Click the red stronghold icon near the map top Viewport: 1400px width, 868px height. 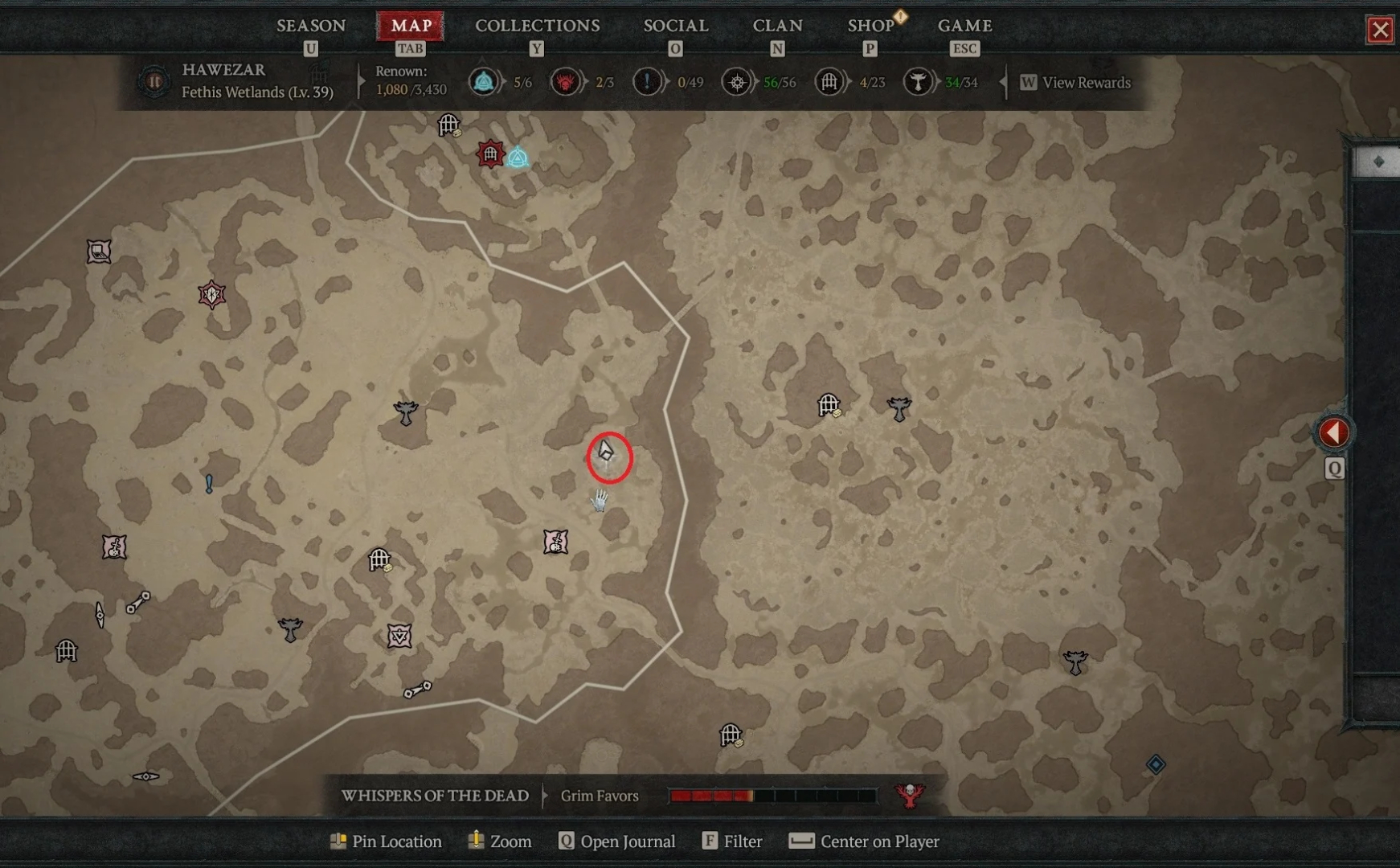[491, 153]
